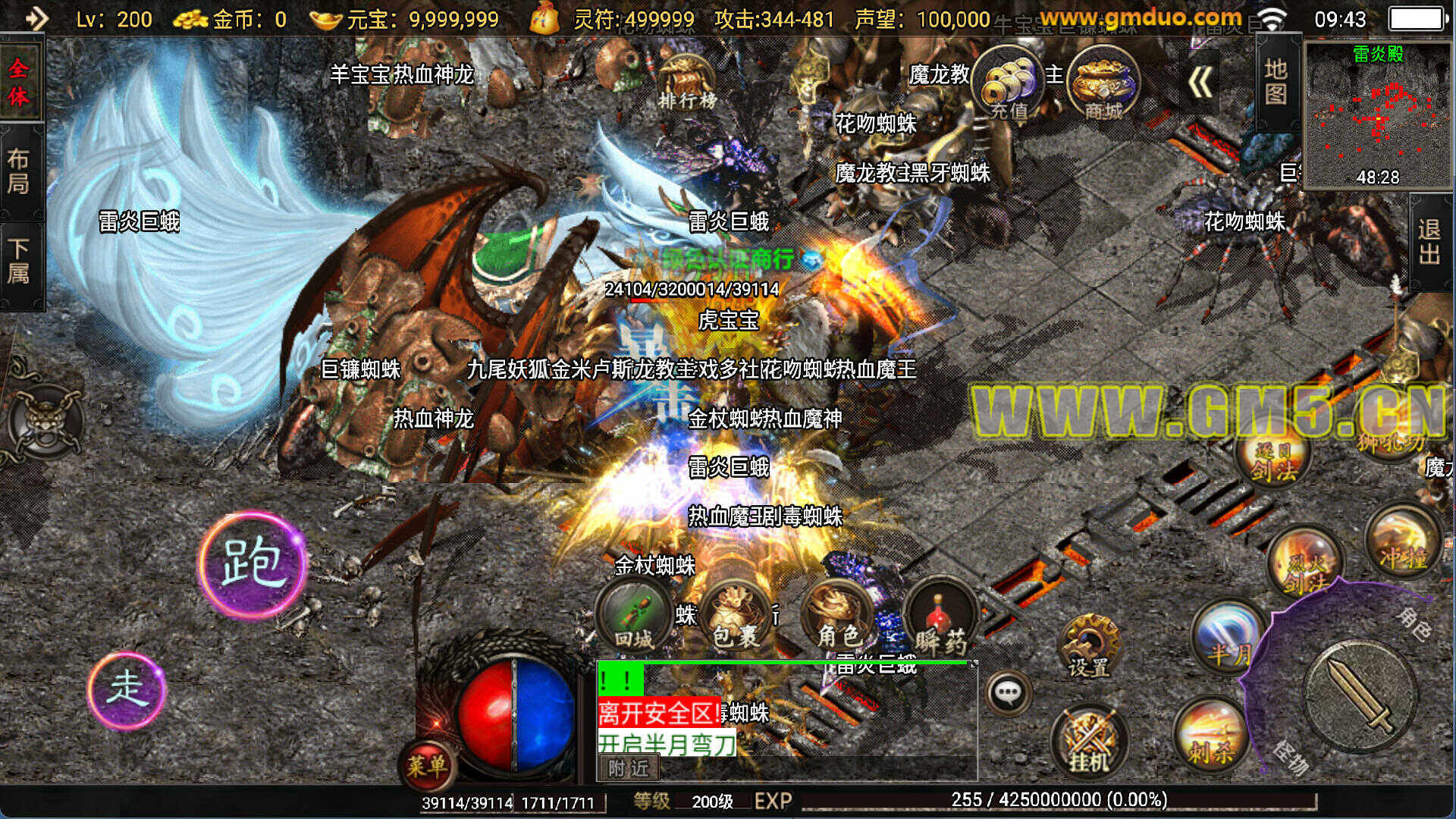The image size is (1456, 819).
Task: Toggle the 走 walk mode button
Action: tap(127, 689)
